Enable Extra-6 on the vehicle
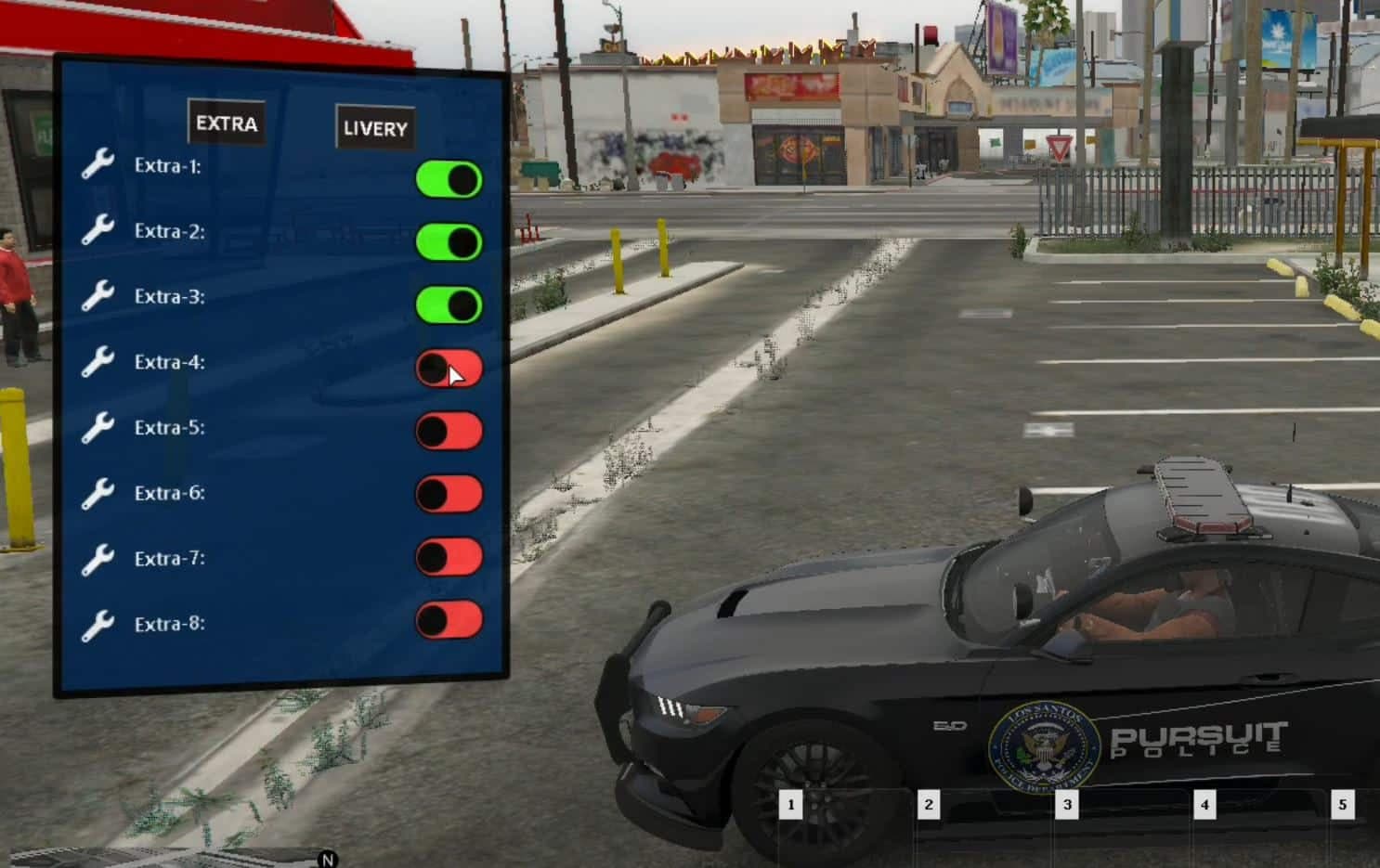 pos(449,493)
